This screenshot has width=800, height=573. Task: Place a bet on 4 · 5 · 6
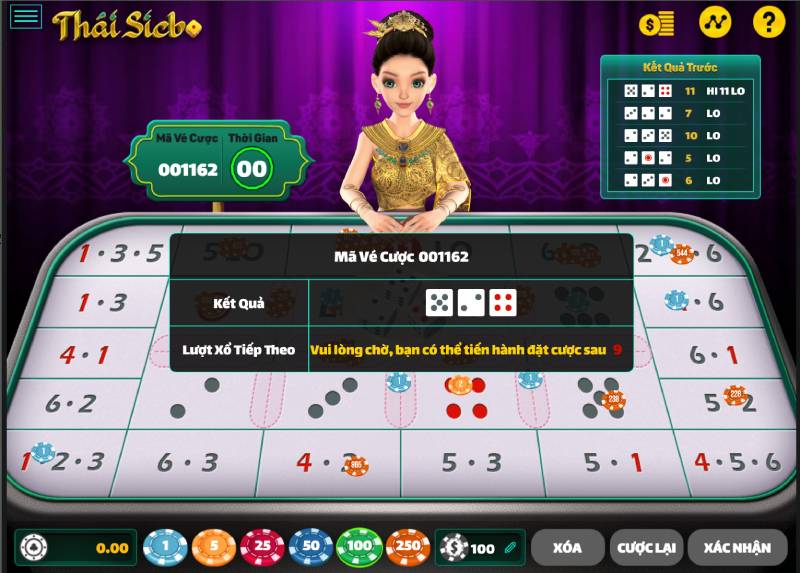[736, 462]
